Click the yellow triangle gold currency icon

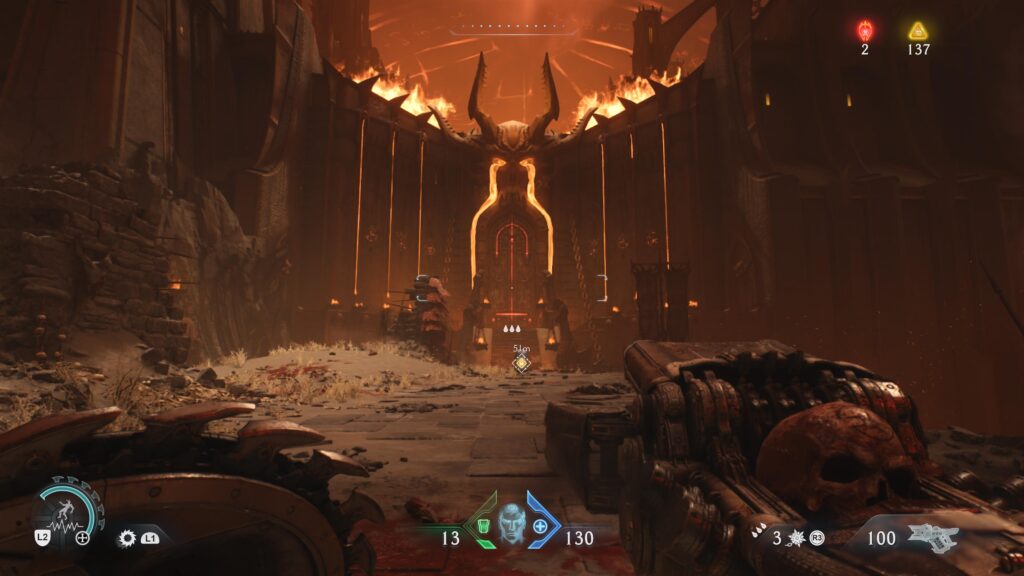pos(918,30)
